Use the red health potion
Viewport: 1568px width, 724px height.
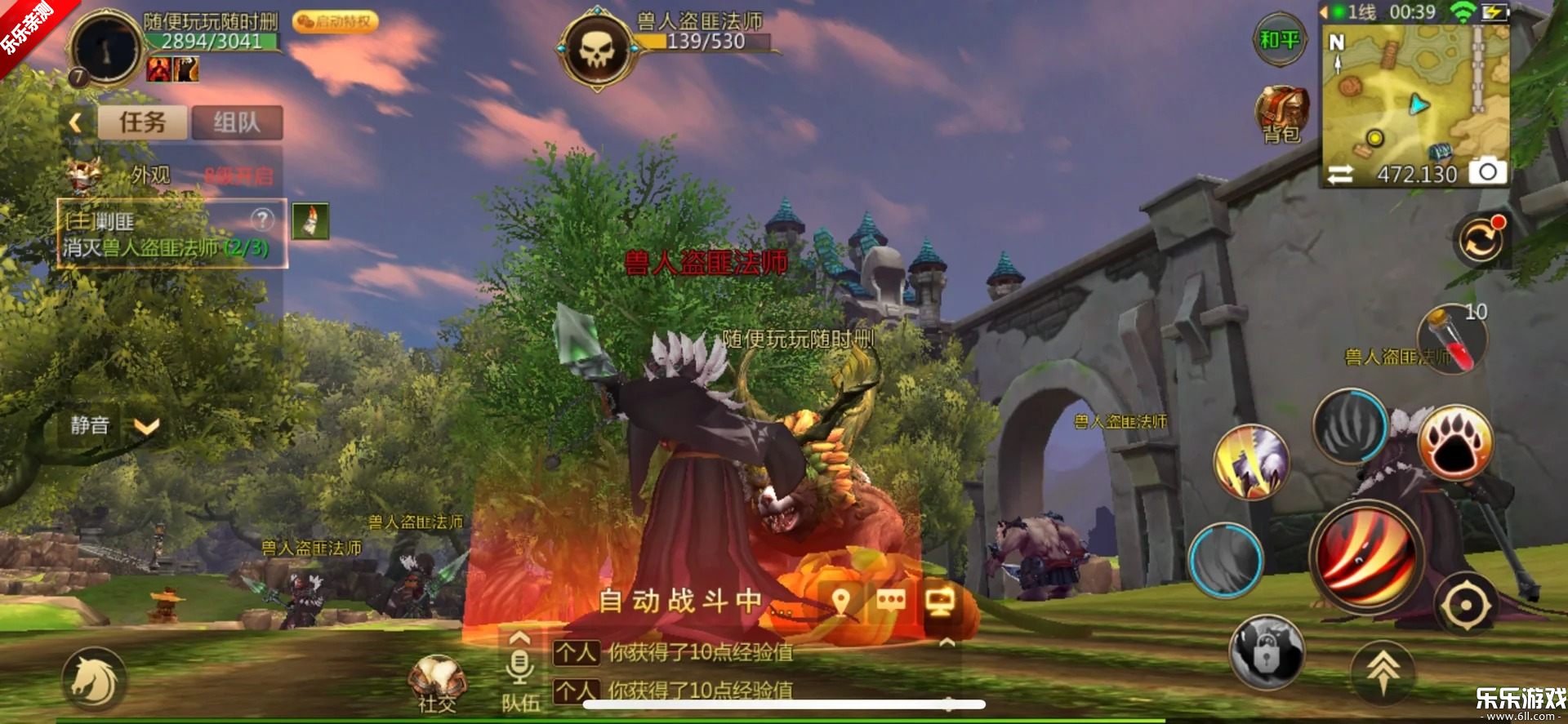coord(1453,340)
